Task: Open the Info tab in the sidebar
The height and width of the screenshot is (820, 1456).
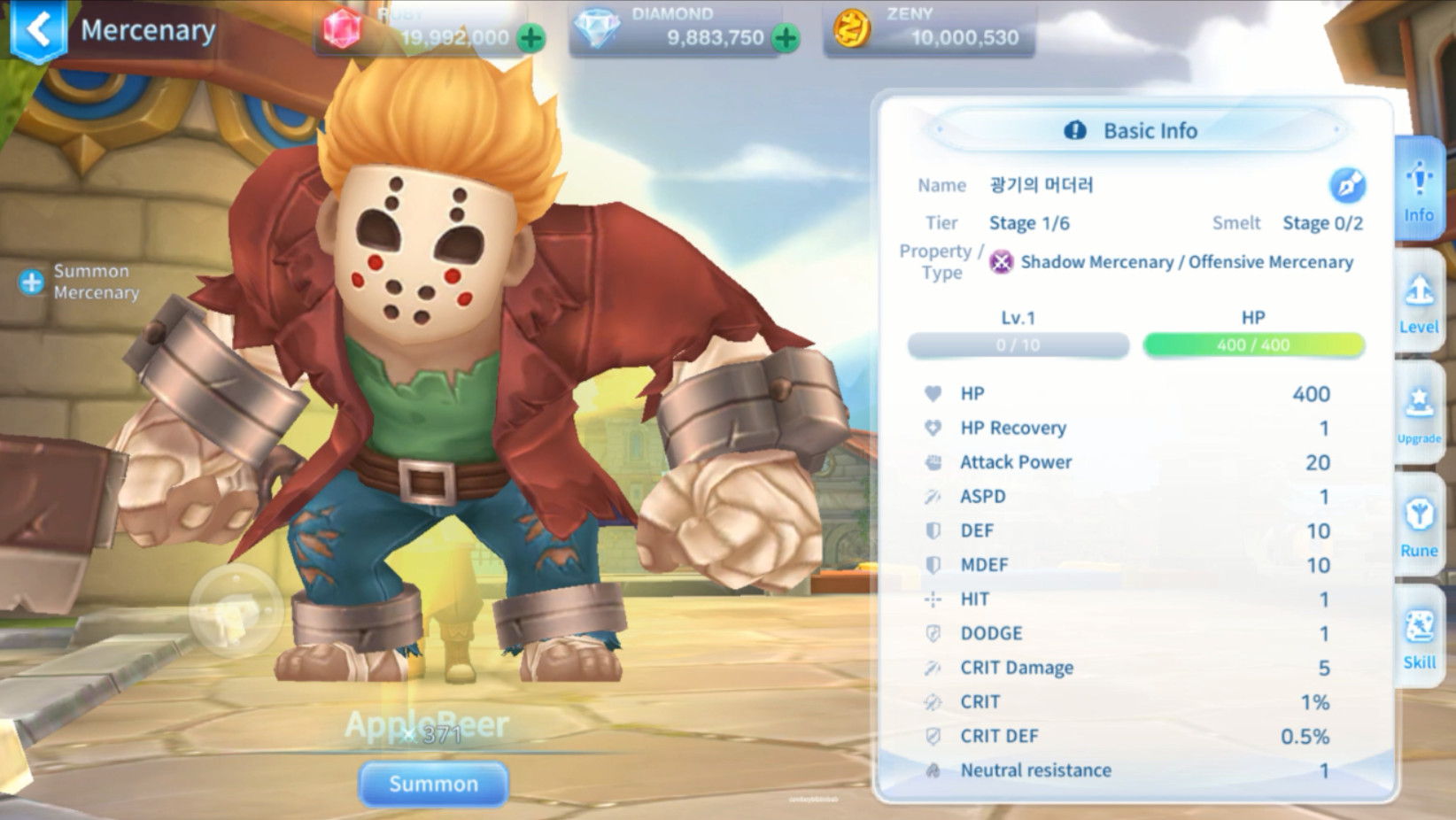Action: tap(1418, 188)
